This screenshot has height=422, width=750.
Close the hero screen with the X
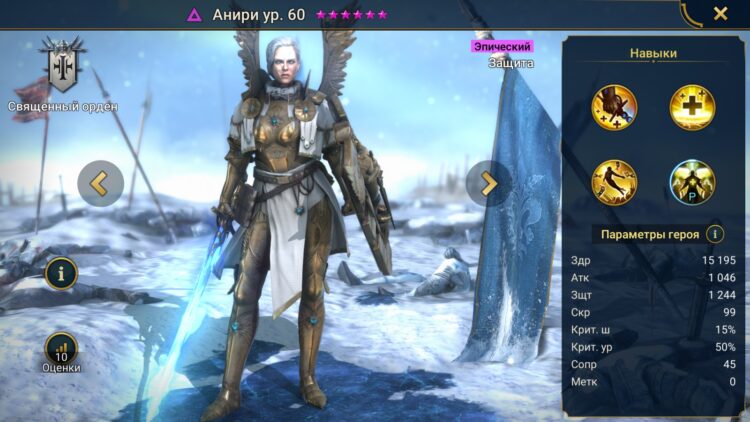click(x=720, y=14)
